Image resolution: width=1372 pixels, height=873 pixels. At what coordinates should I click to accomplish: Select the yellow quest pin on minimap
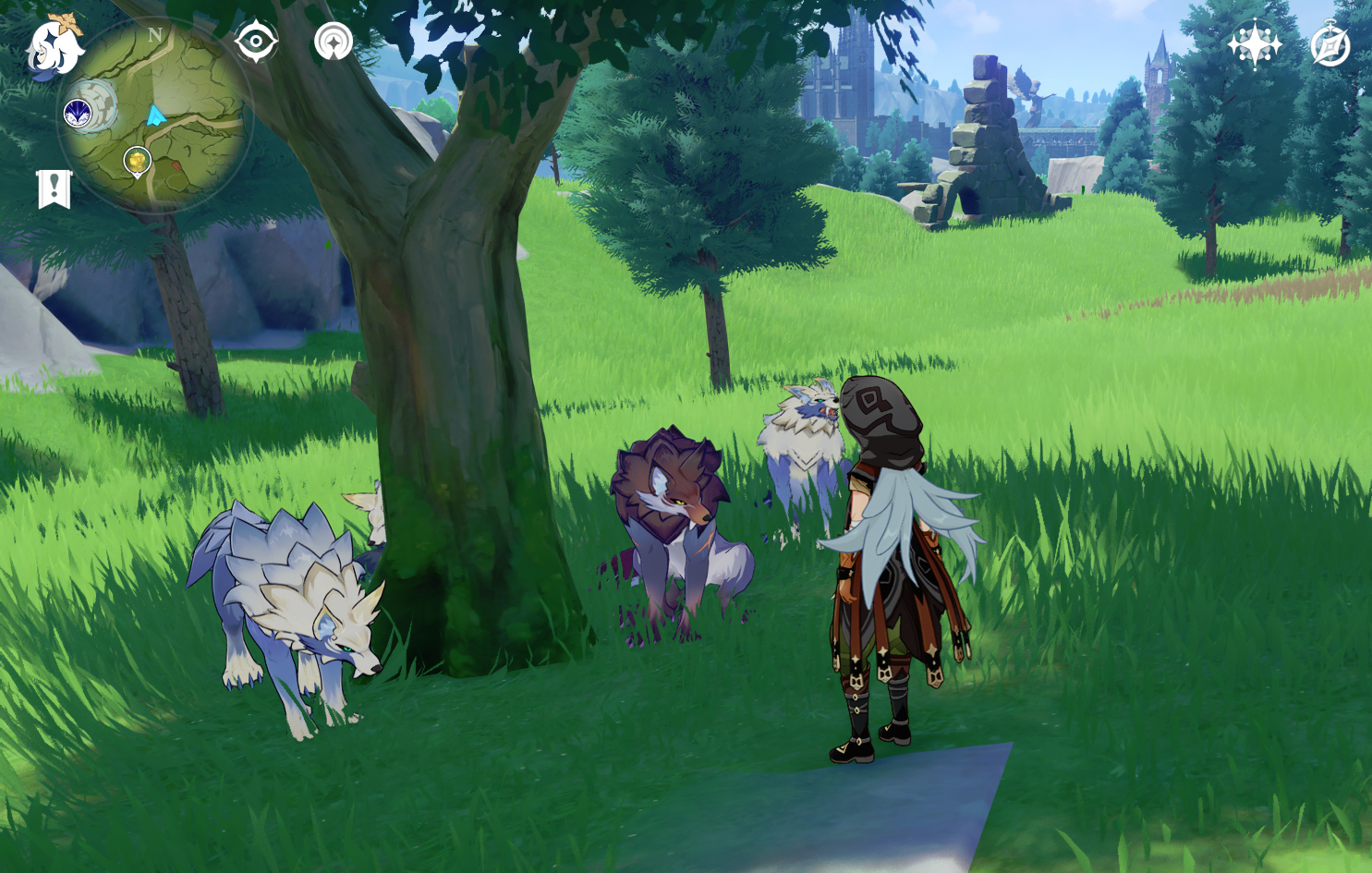coord(138,162)
